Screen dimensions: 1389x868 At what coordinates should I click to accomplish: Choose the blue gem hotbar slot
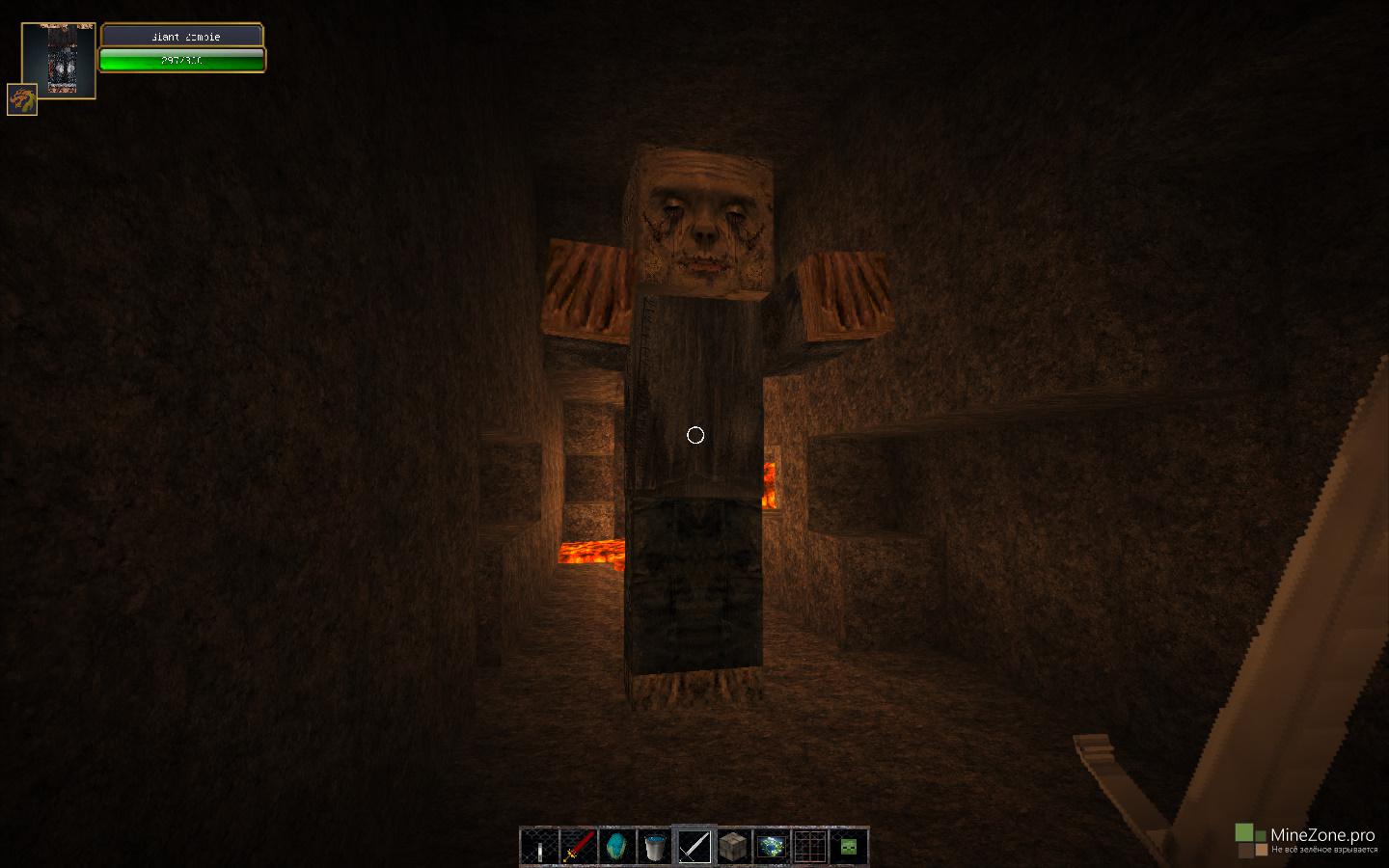pos(617,847)
